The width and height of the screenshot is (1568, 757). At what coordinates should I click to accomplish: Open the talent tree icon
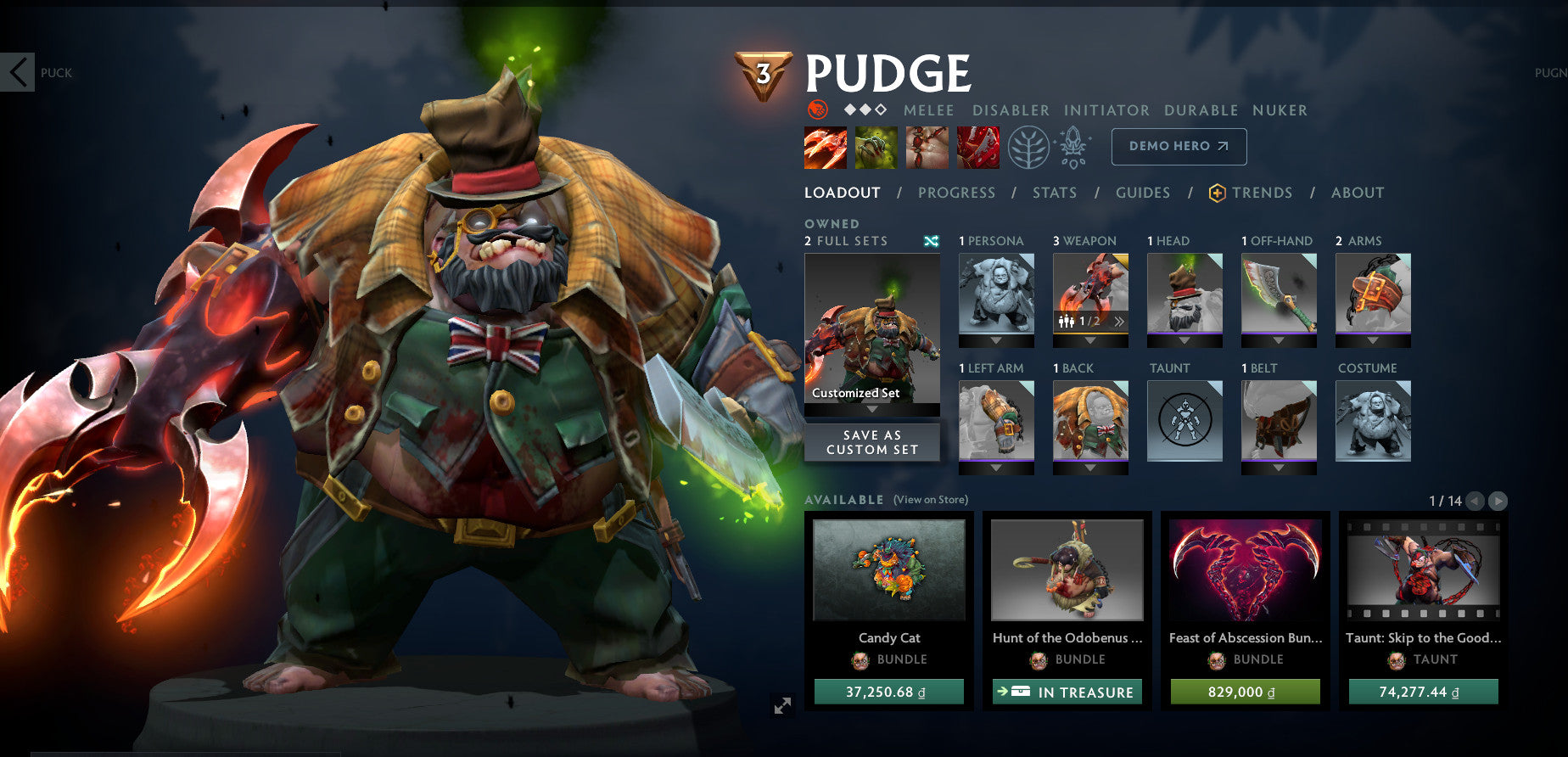tap(1029, 145)
